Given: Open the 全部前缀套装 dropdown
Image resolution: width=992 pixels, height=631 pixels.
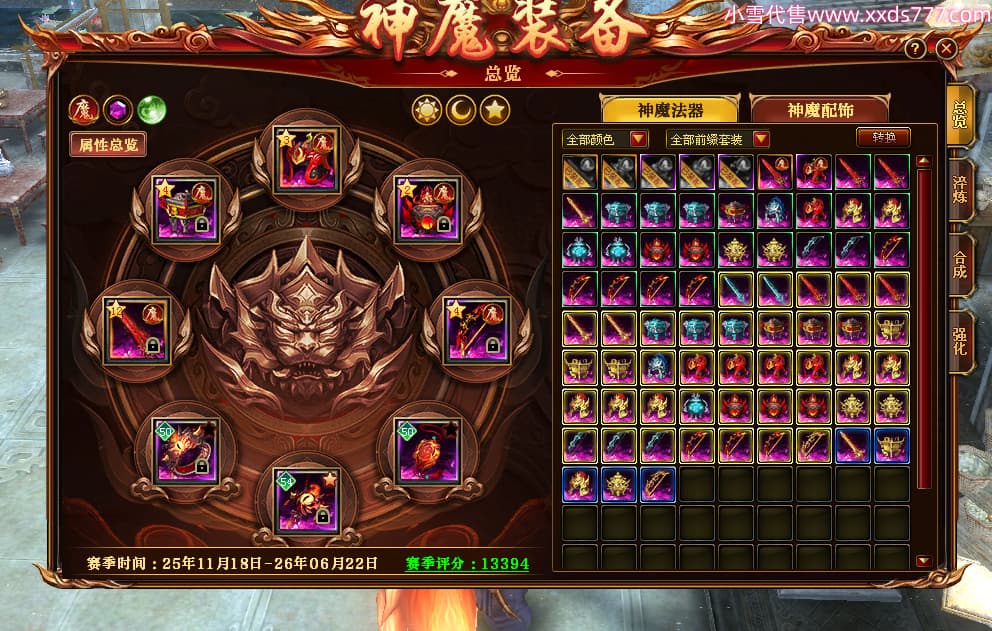Looking at the screenshot, I should coord(718,139).
